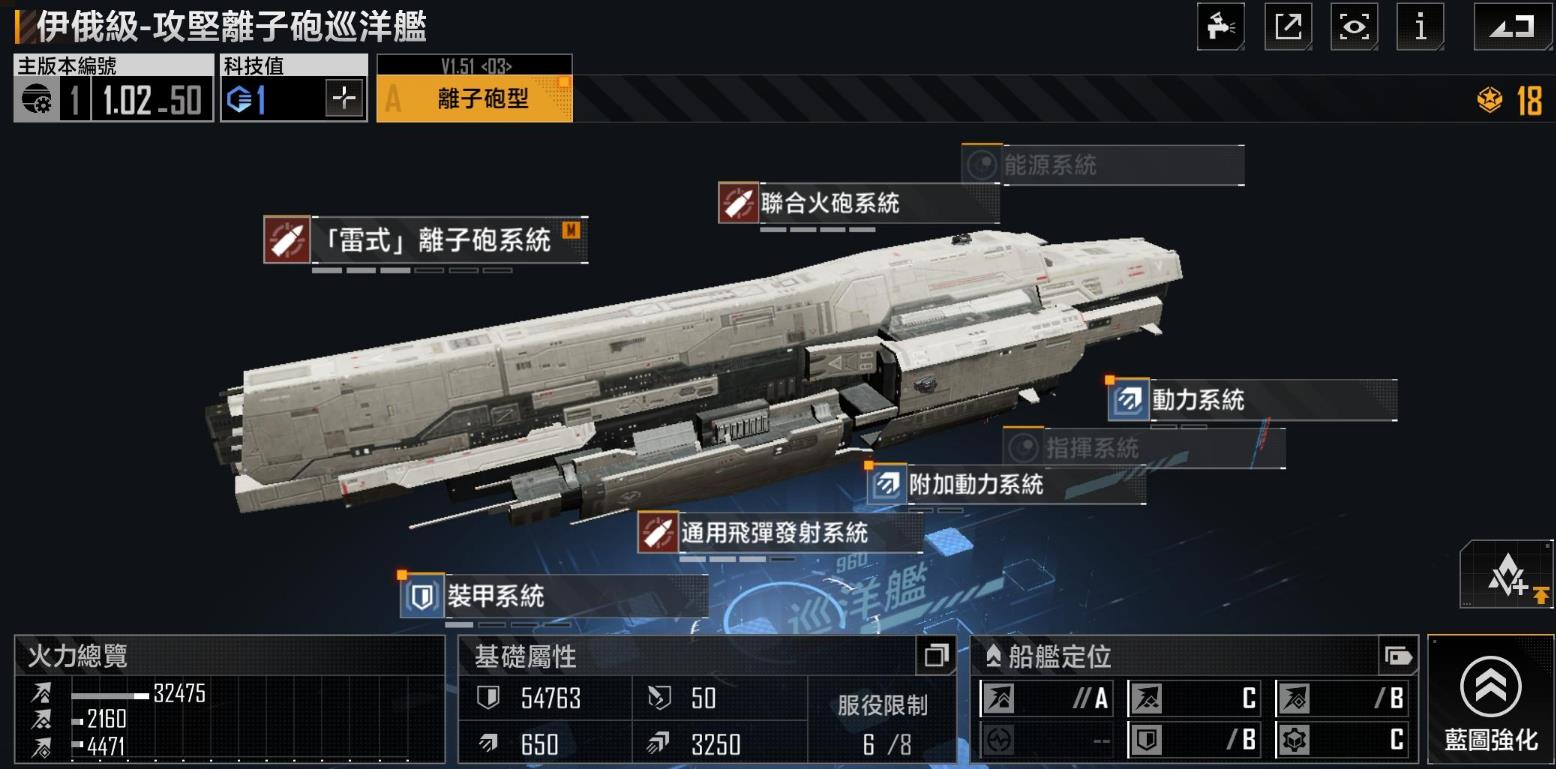Open the 藍圖強化 upgrade button
The height and width of the screenshot is (769, 1556).
[x=1491, y=700]
